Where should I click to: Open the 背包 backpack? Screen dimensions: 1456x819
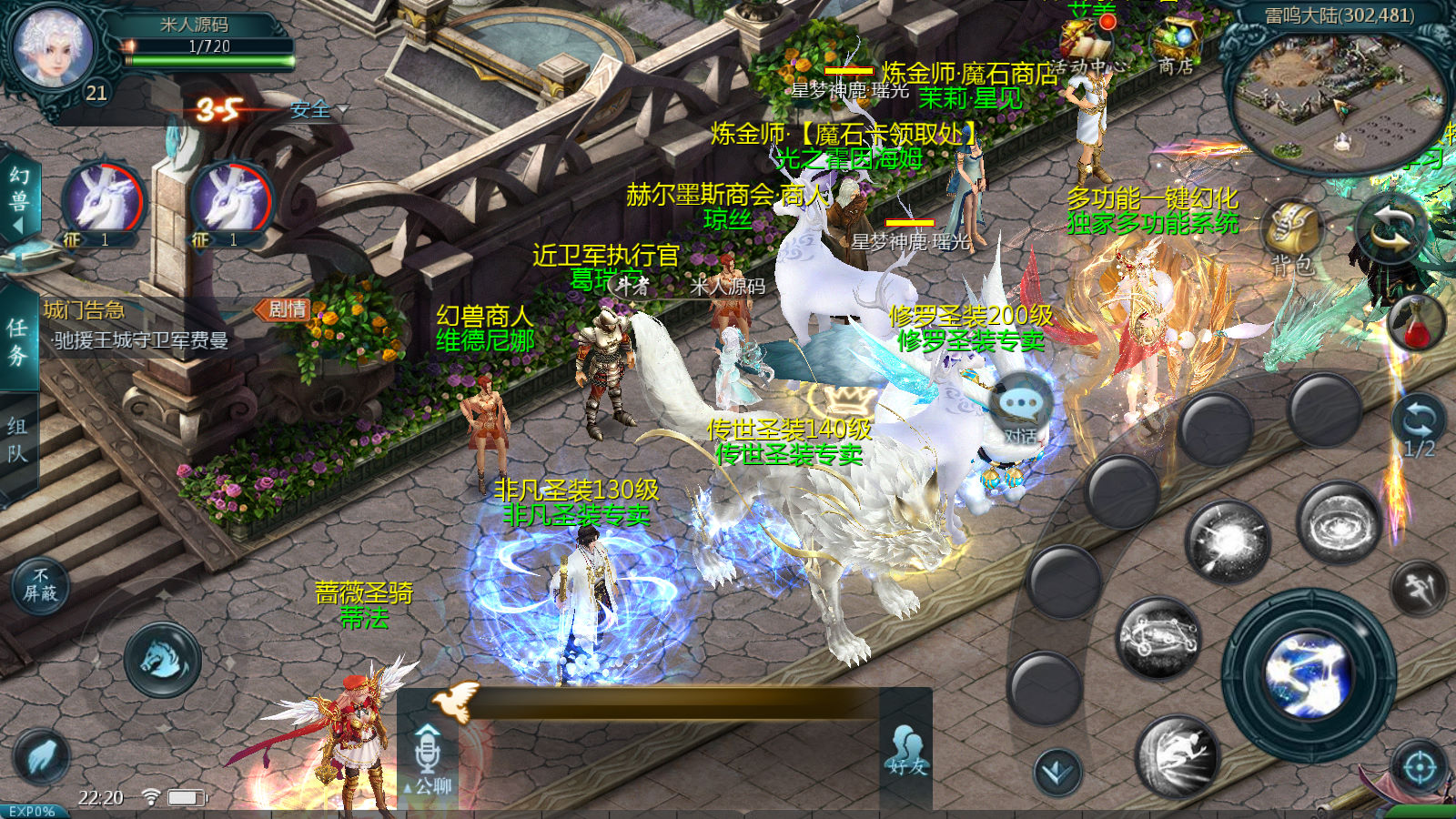coord(1292,238)
